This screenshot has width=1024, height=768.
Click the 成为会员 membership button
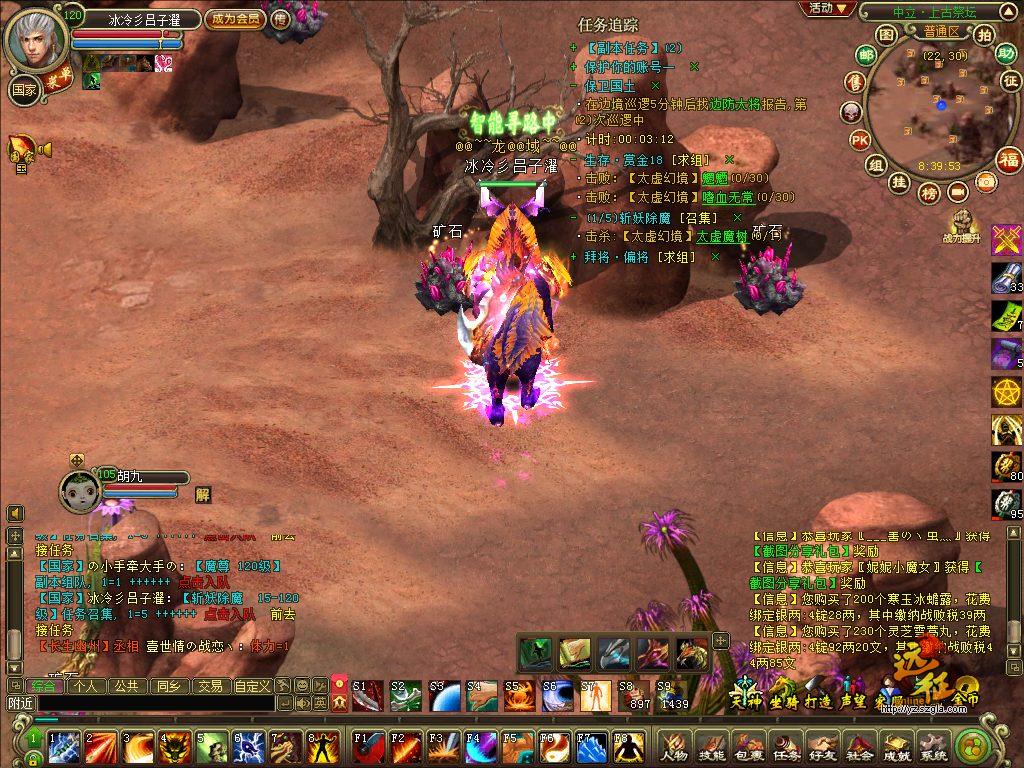(234, 19)
